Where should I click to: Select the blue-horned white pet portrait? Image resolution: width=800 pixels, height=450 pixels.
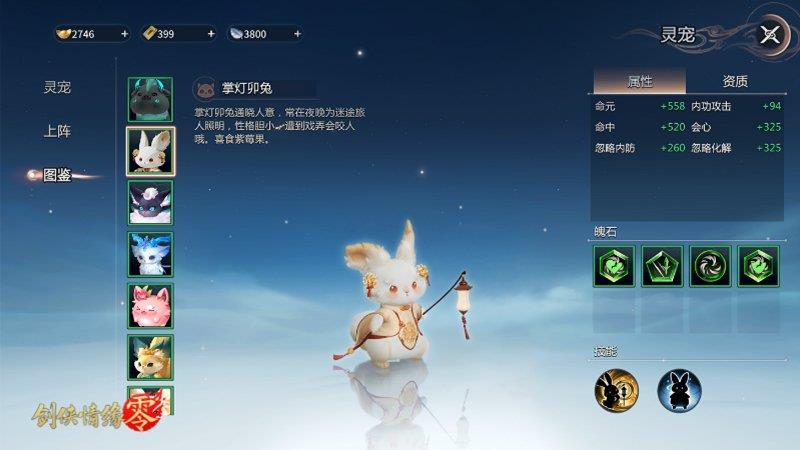click(x=150, y=254)
